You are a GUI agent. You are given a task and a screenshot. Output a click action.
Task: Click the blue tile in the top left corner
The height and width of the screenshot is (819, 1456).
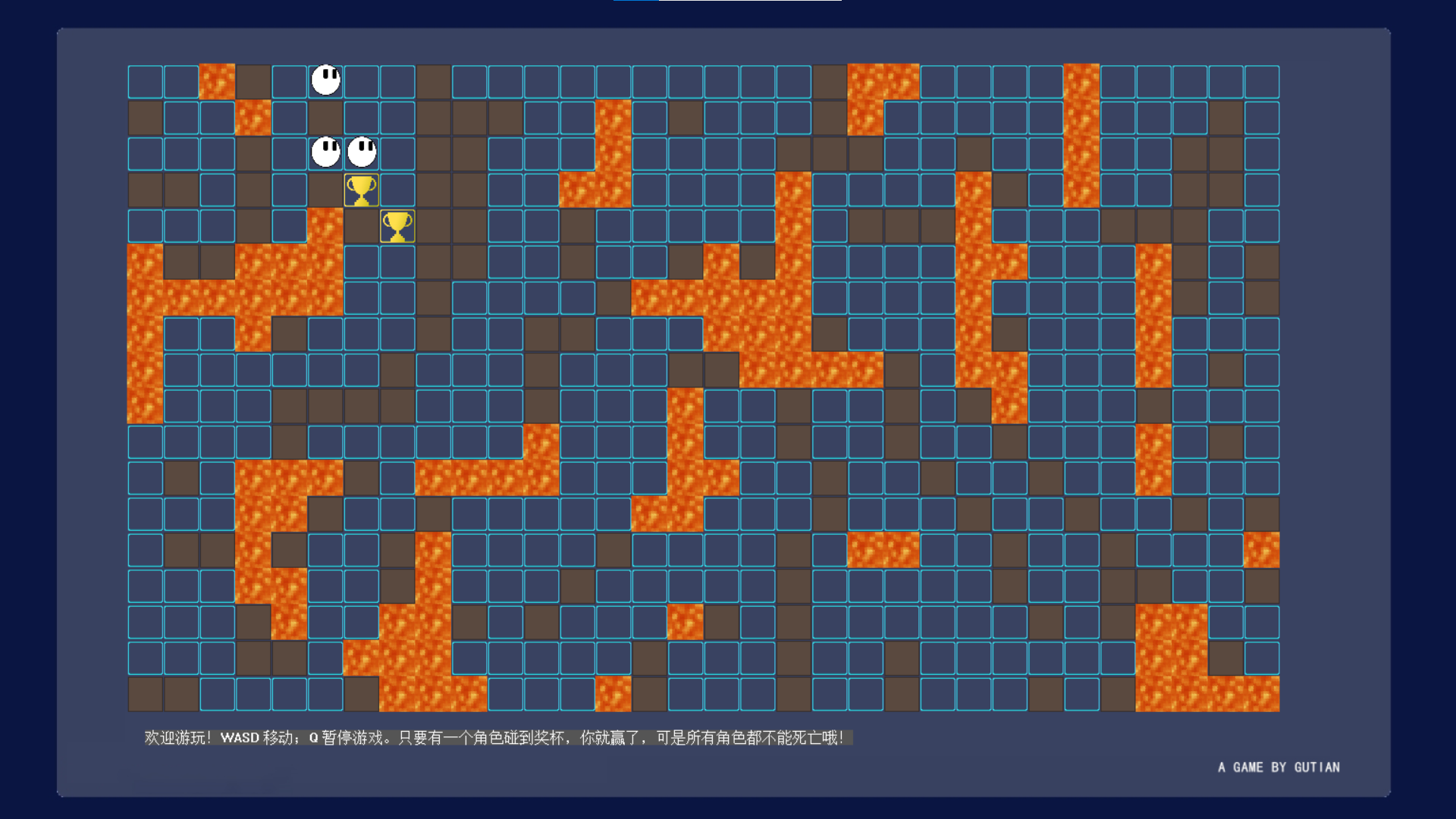coord(144,80)
